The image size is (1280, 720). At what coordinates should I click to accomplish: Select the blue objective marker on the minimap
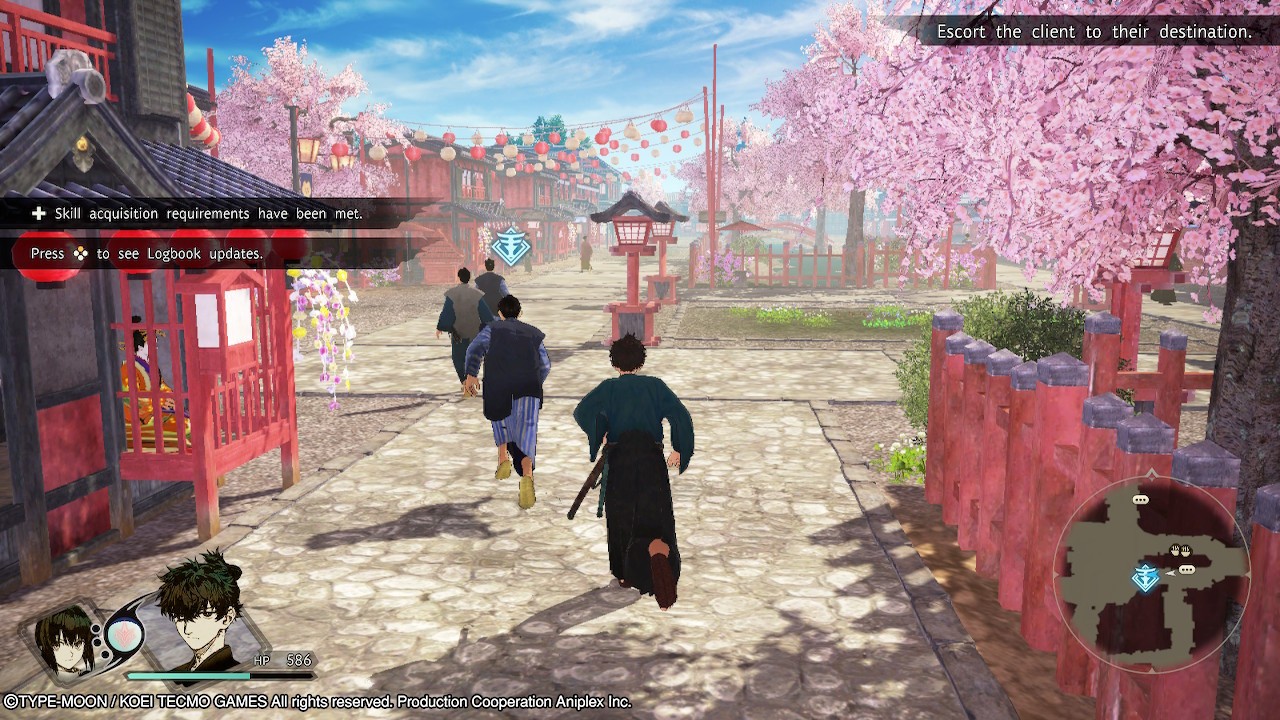pyautogui.click(x=1145, y=577)
